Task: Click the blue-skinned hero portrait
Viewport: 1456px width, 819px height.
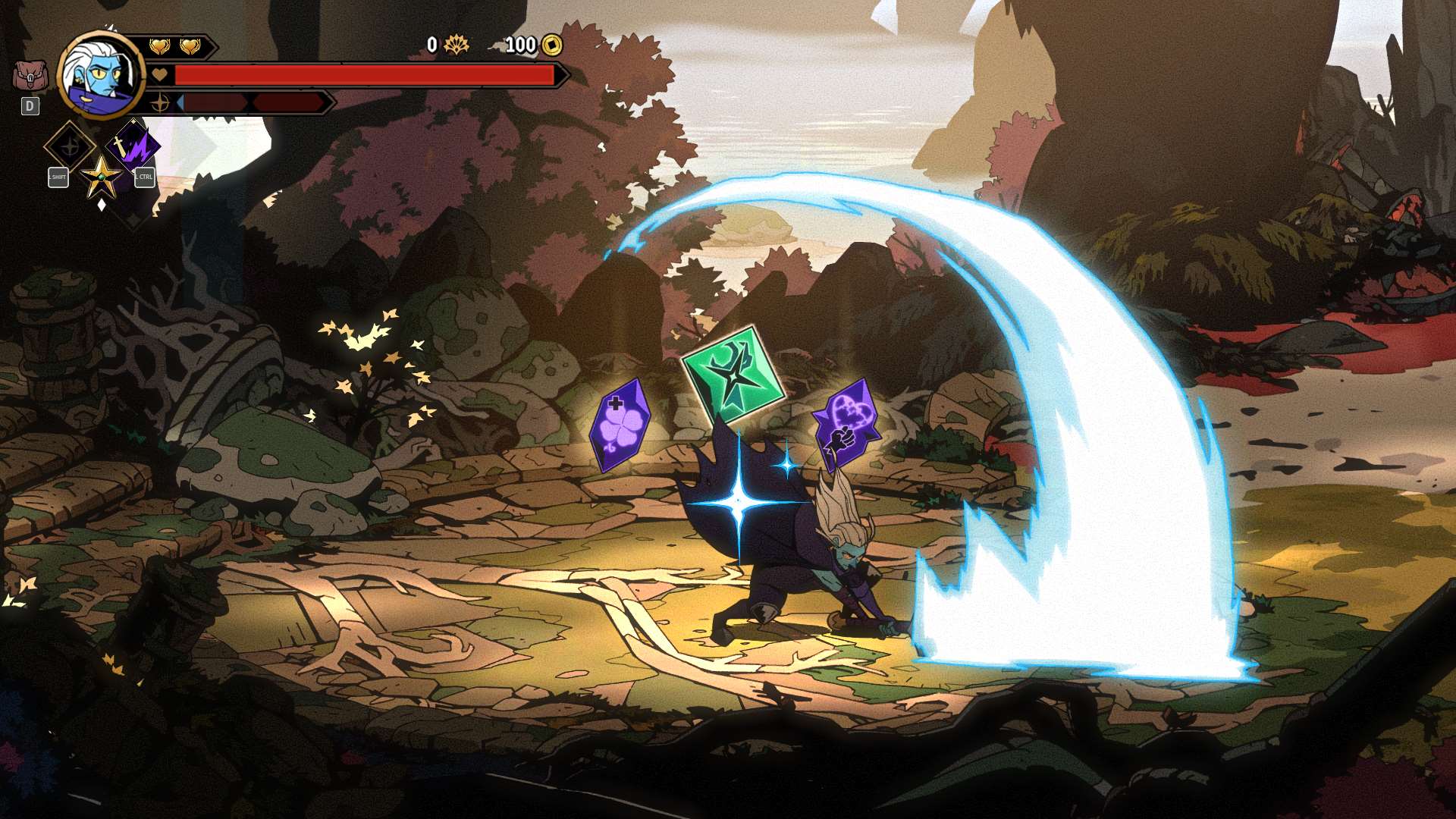Action: [x=102, y=74]
